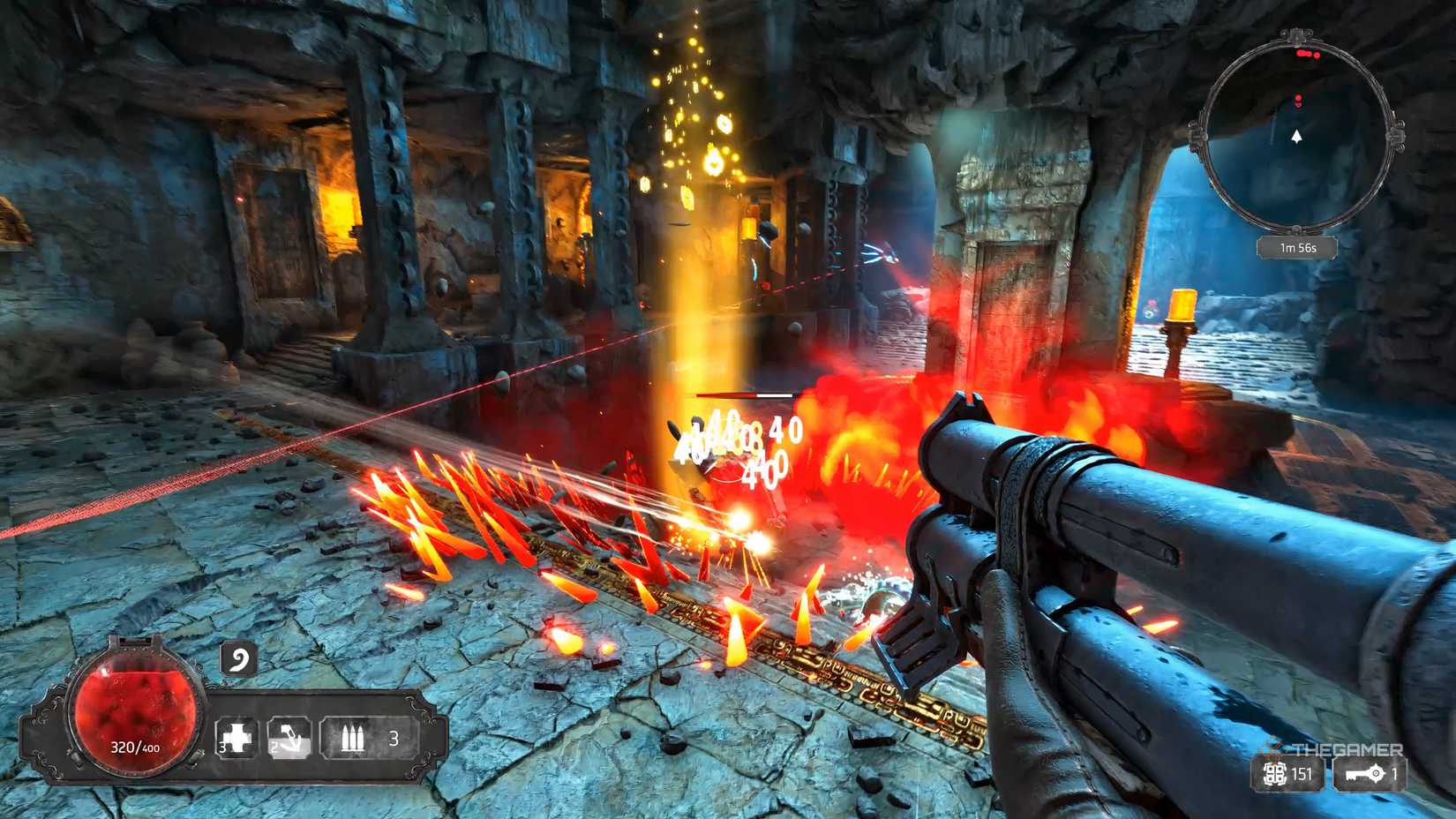Click the currency total reading 151
The width and height of the screenshot is (1456, 819).
(x=1302, y=774)
